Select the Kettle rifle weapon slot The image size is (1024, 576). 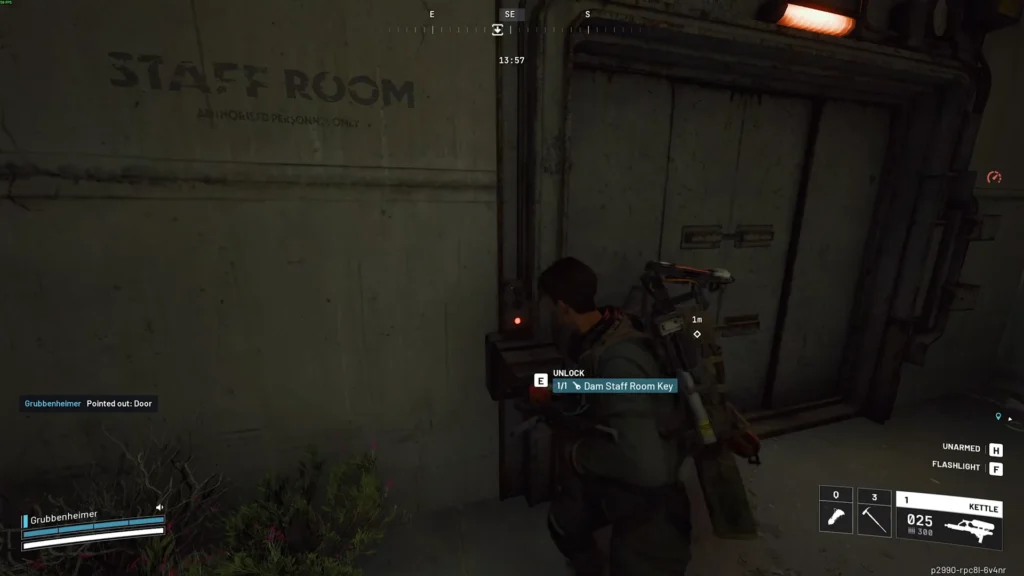coord(949,518)
